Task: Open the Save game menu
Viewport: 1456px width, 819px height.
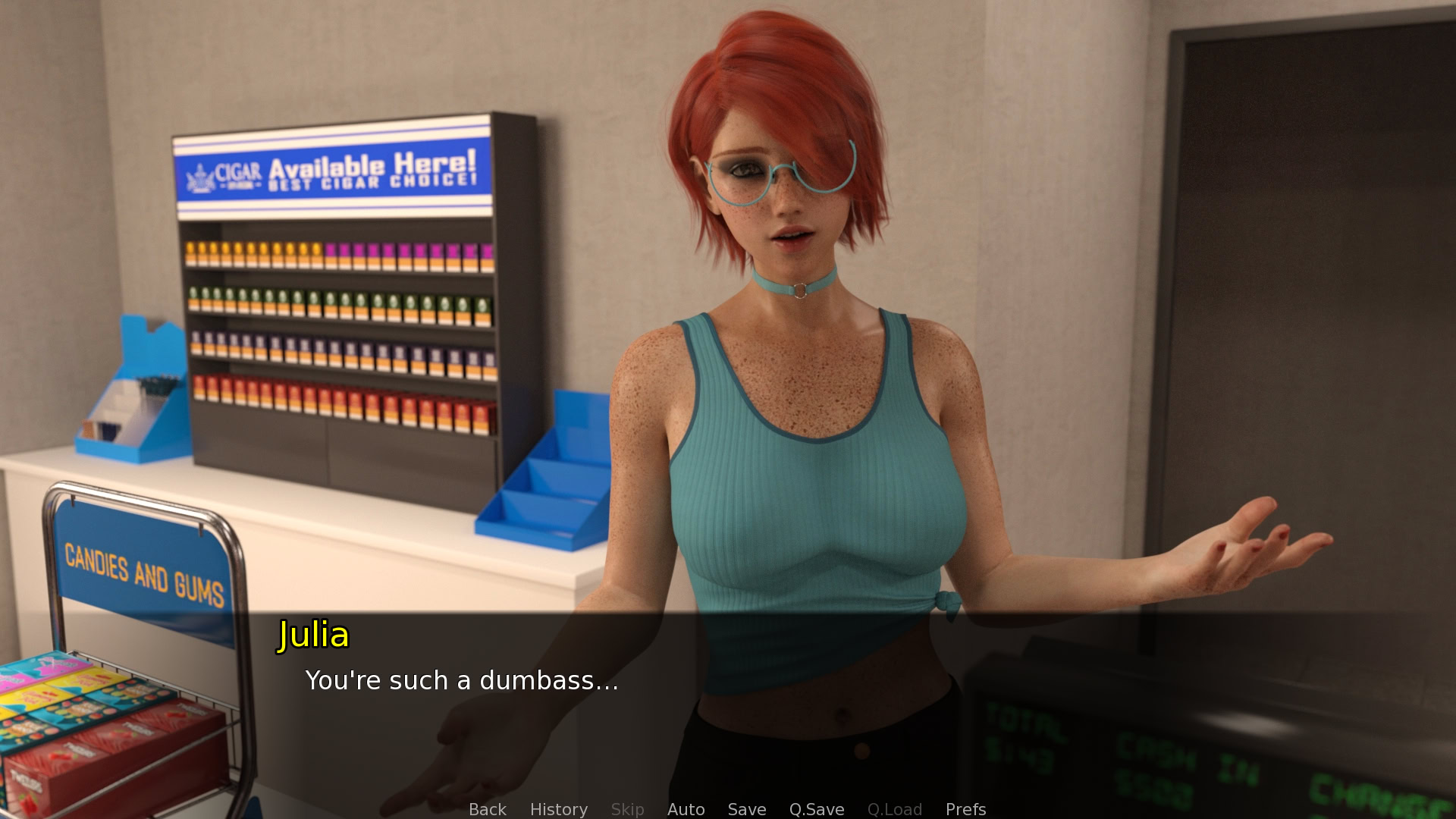Action: pyautogui.click(x=746, y=809)
